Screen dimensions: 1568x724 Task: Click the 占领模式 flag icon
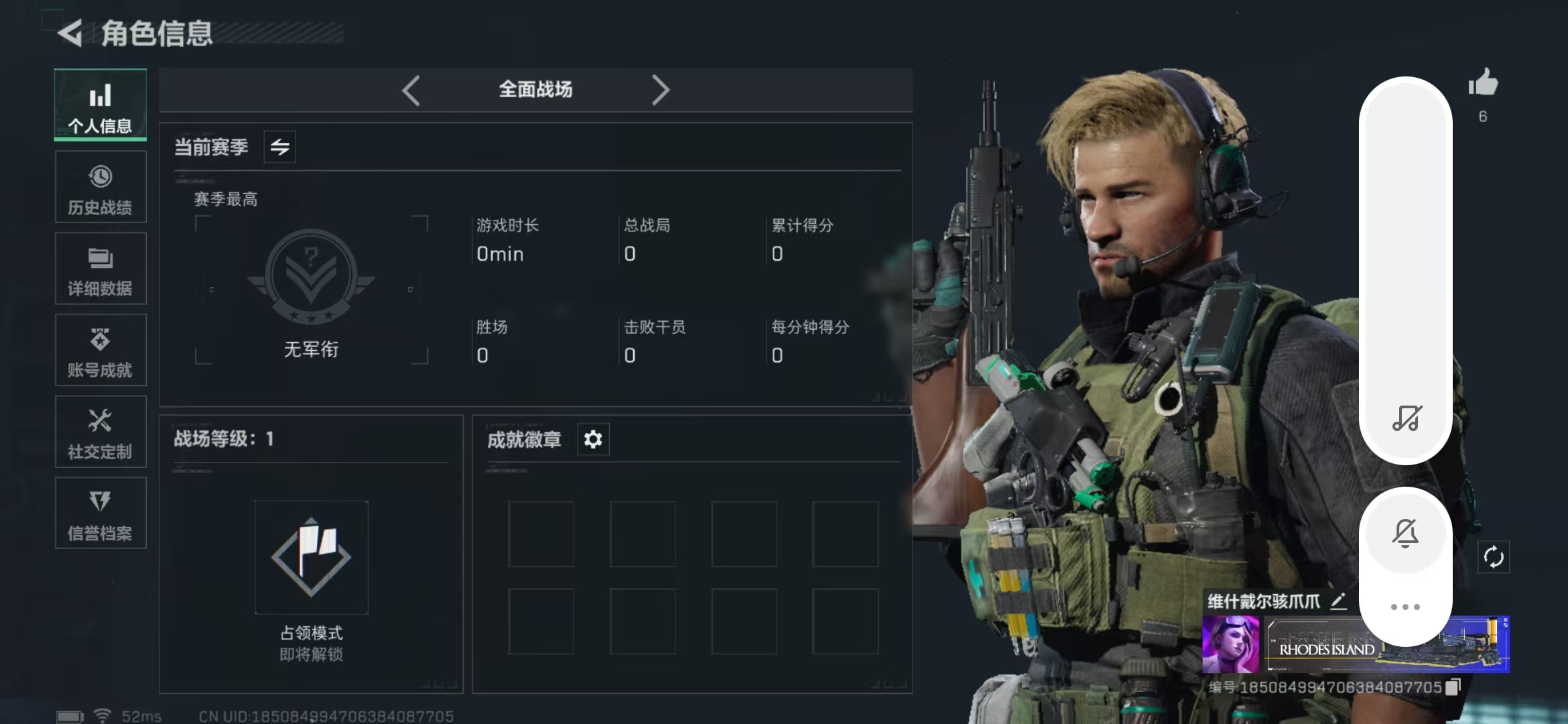pos(311,557)
